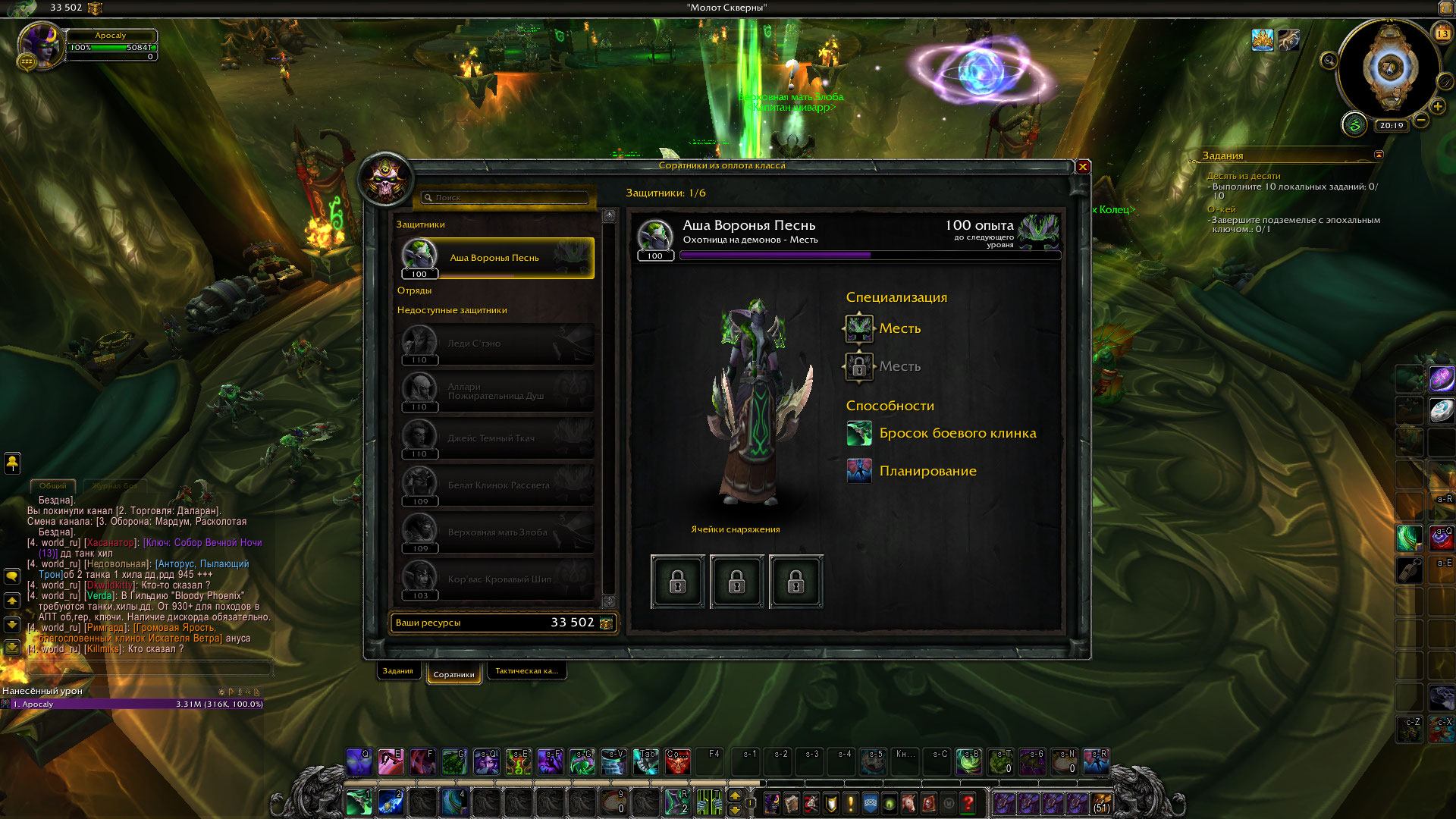Open the minimap

1390,68
